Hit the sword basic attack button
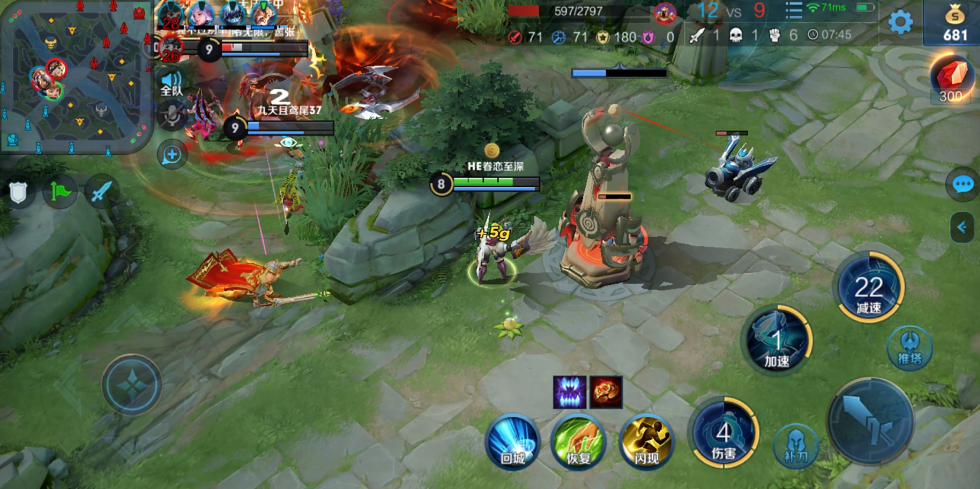Image resolution: width=980 pixels, height=489 pixels. pos(871,421)
